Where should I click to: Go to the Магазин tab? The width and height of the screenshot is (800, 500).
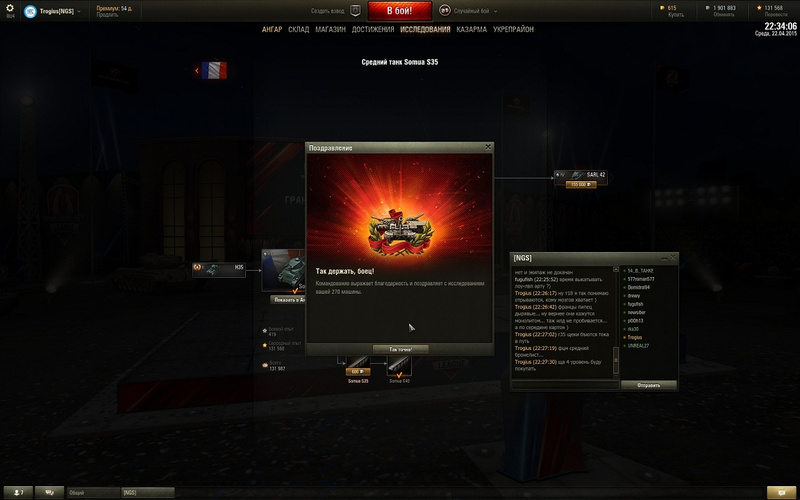pyautogui.click(x=330, y=30)
